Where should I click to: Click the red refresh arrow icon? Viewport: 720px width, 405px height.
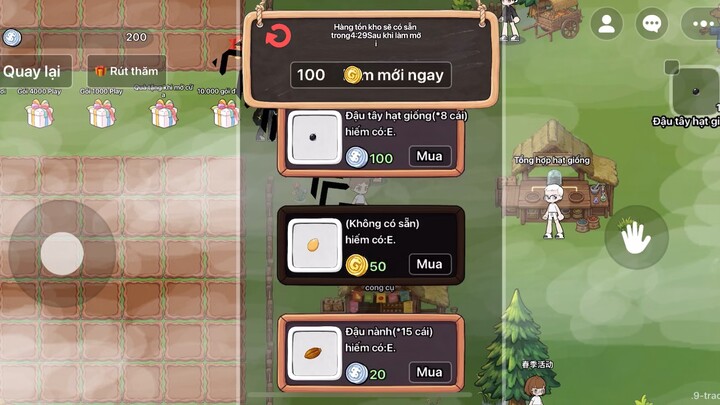(278, 37)
